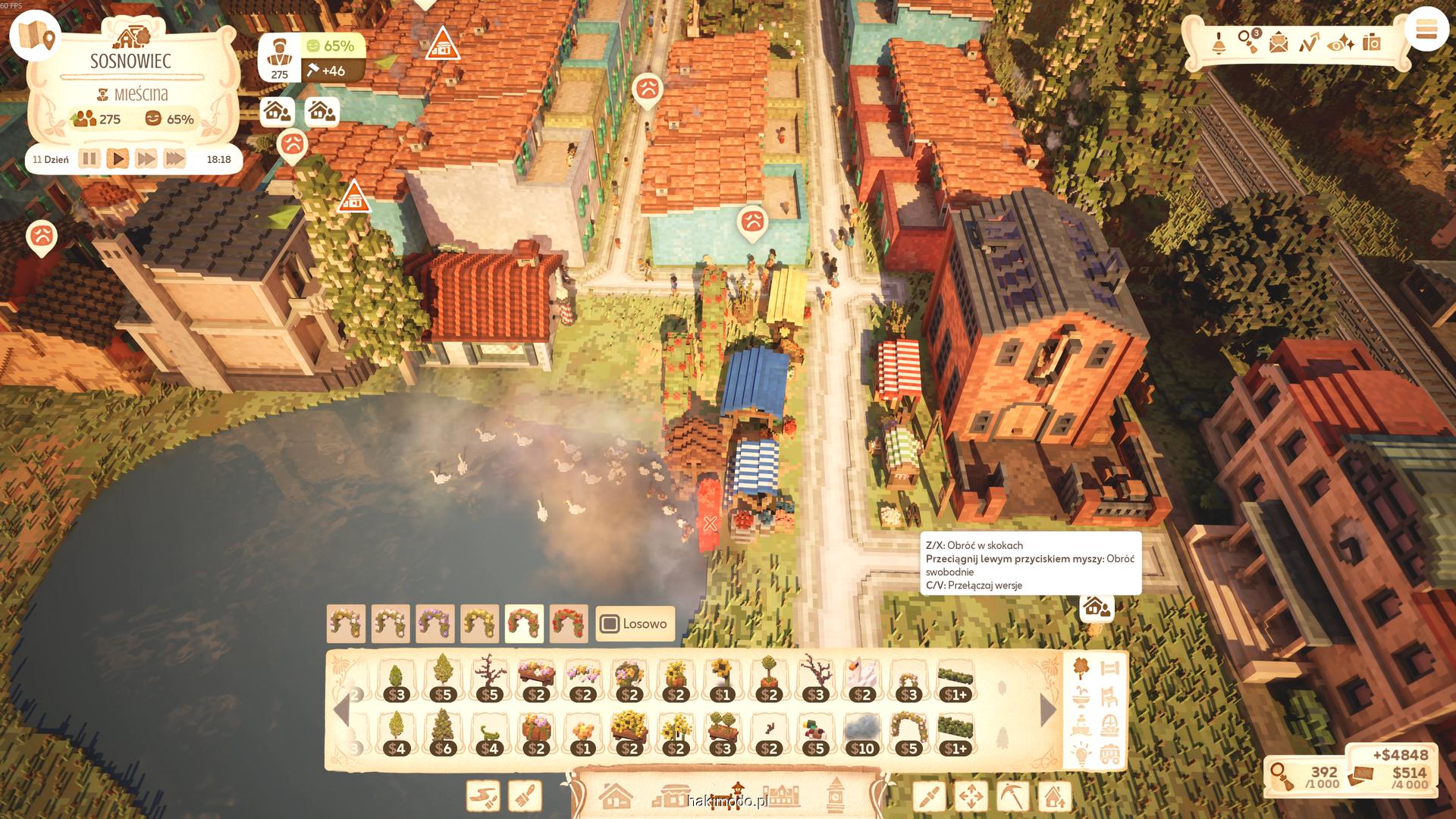Image resolution: width=1456 pixels, height=819 pixels.
Task: Show the statistics trend arrow panel
Action: pos(1309,42)
